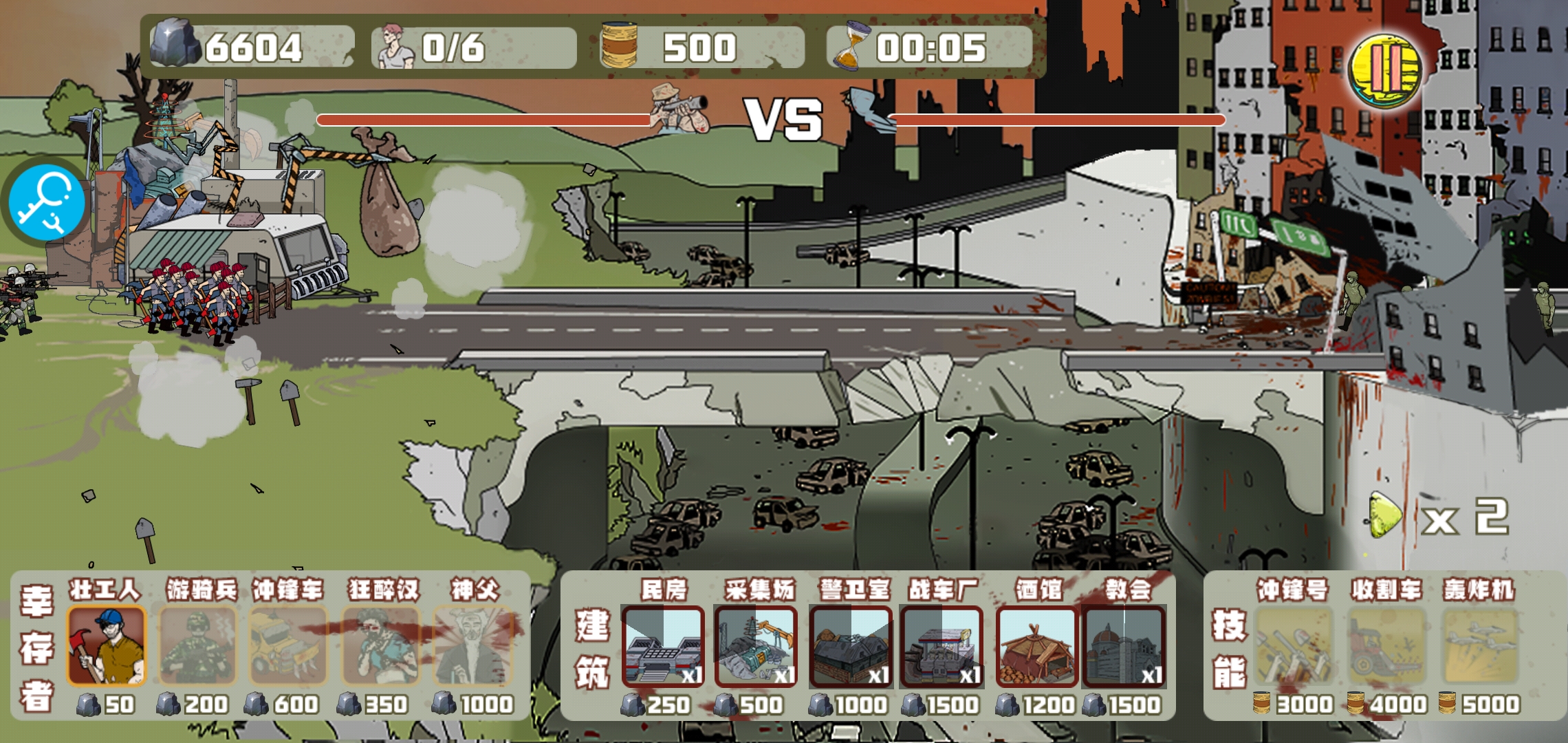Deploy the 冲锋车 assault vehicle
Image resolution: width=1568 pixels, height=743 pixels.
287,647
